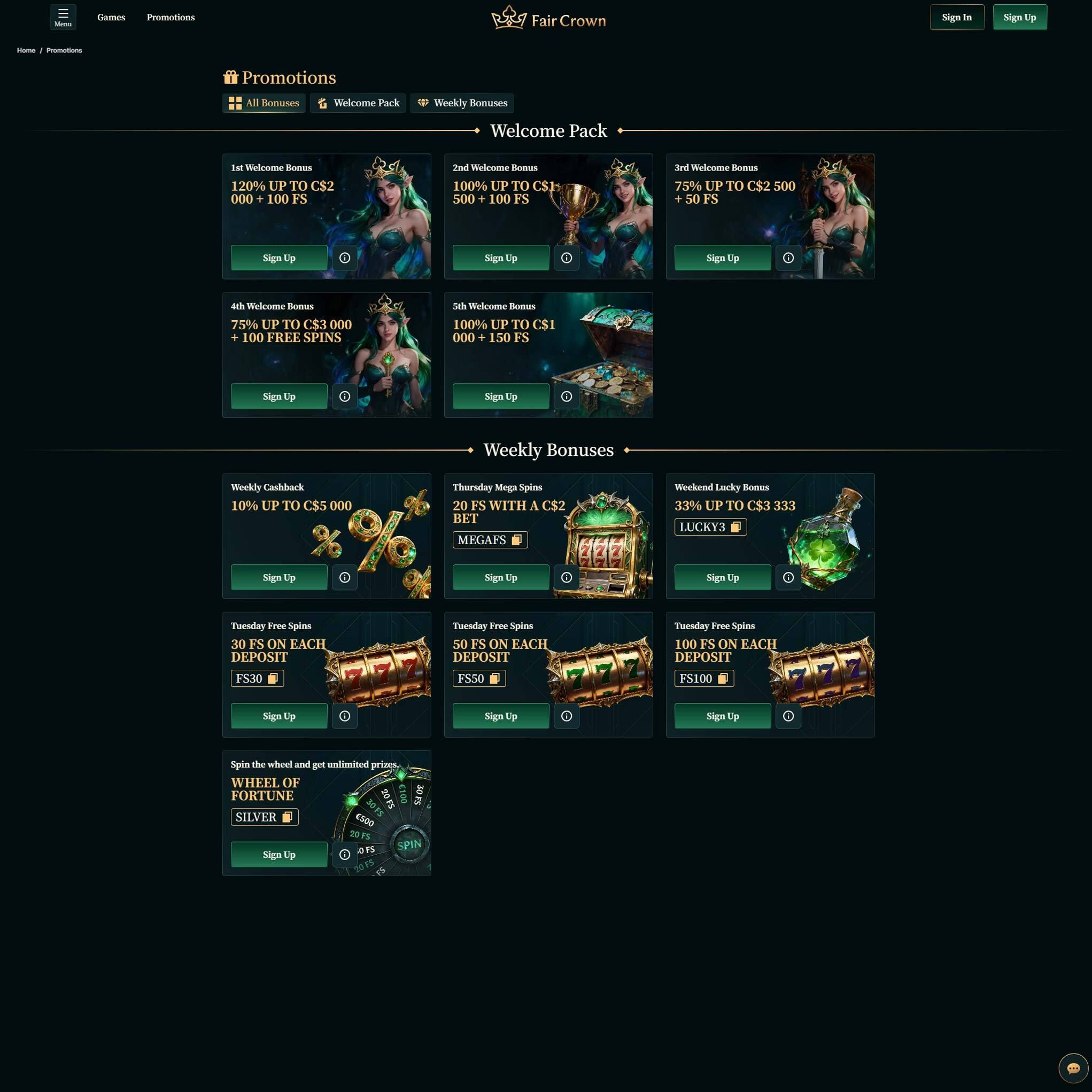
Task: Copy the SILVER Wheel of Fortune code
Action: pos(287,817)
